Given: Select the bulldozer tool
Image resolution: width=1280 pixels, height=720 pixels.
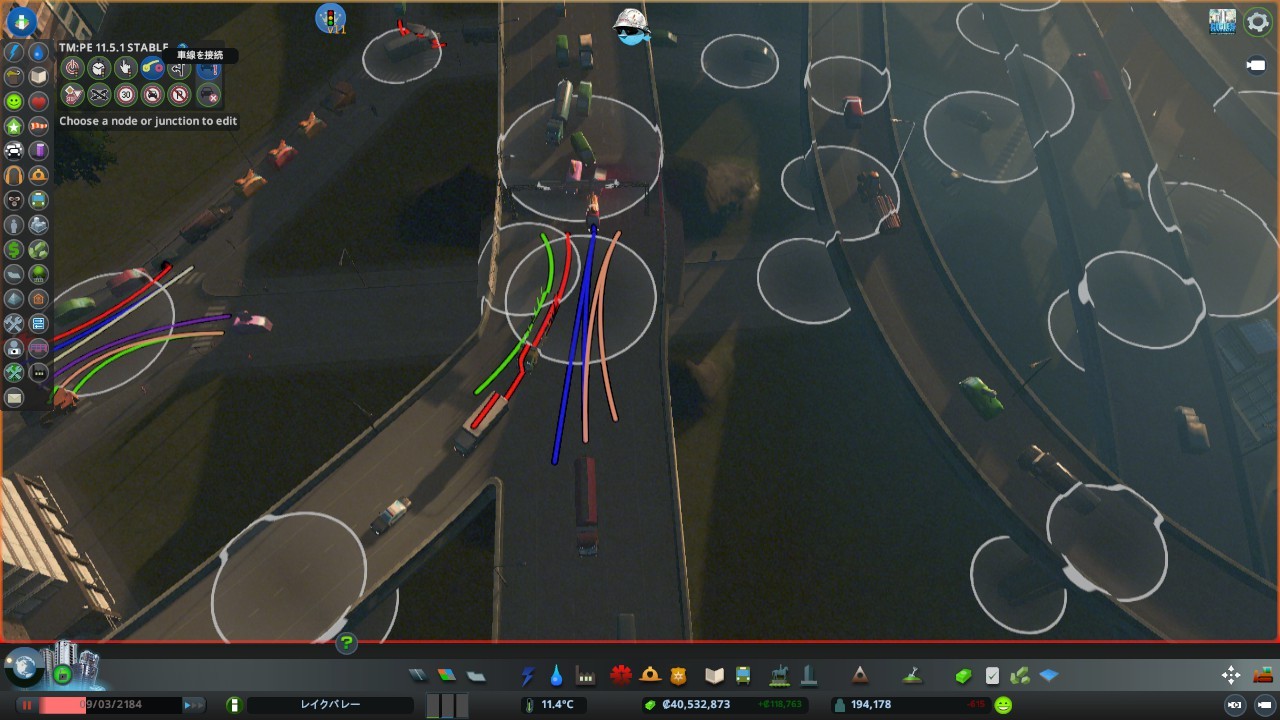Looking at the screenshot, I should [x=1263, y=675].
